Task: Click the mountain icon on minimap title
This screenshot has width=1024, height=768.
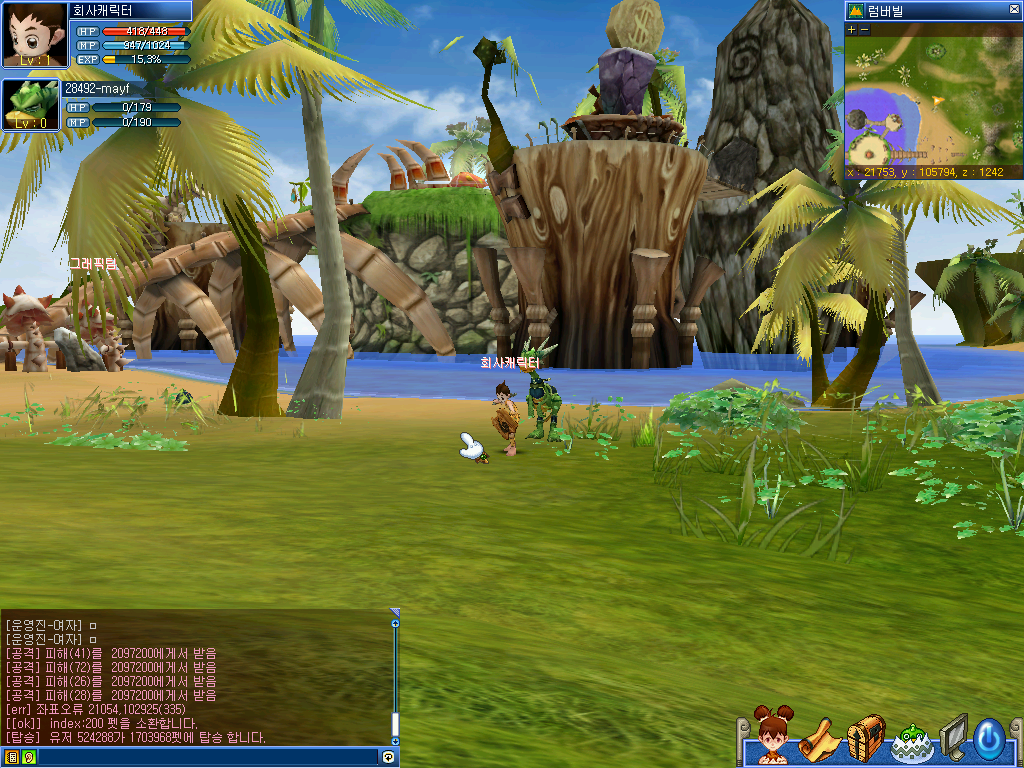Action: pos(856,11)
